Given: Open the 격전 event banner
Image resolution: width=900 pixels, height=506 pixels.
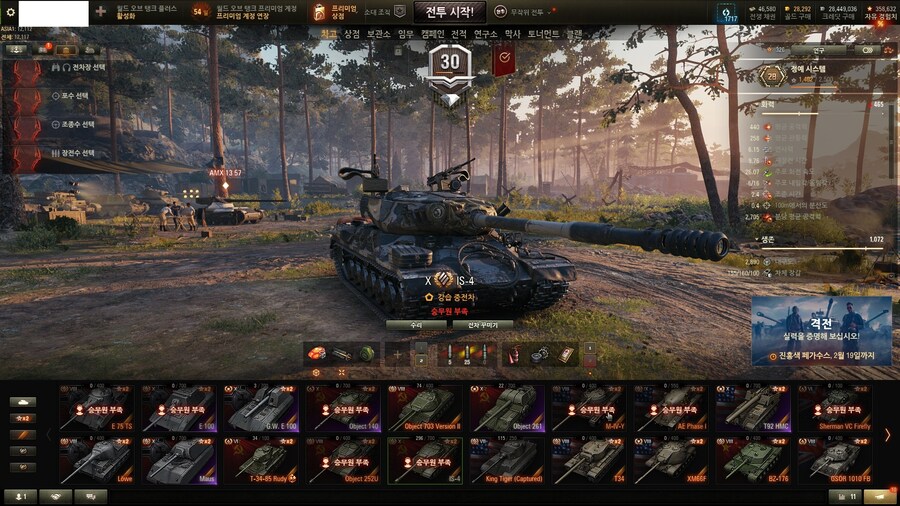Looking at the screenshot, I should click(x=821, y=330).
